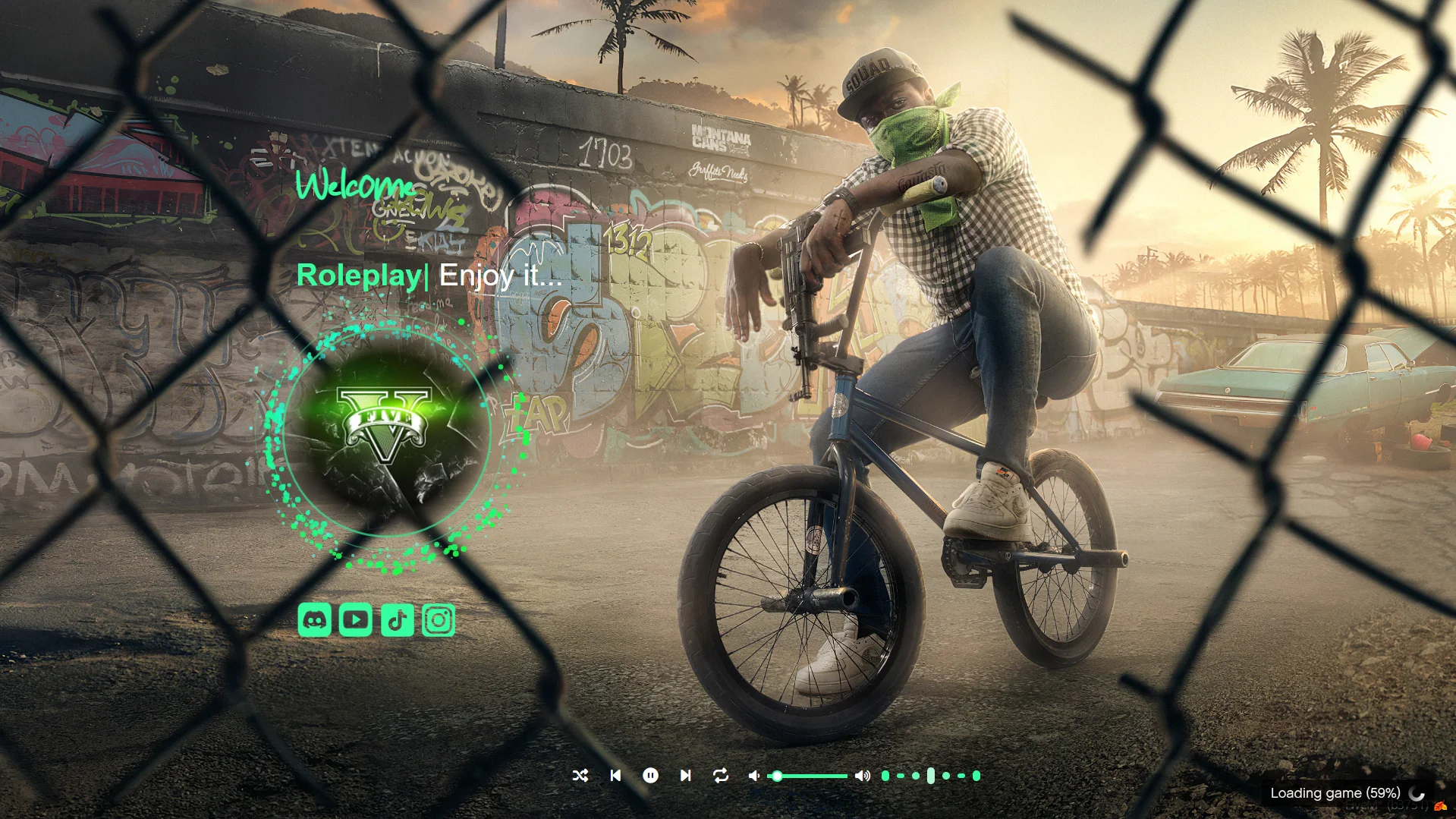Toggle shuffle on the music player
The image size is (1456, 819).
[580, 775]
